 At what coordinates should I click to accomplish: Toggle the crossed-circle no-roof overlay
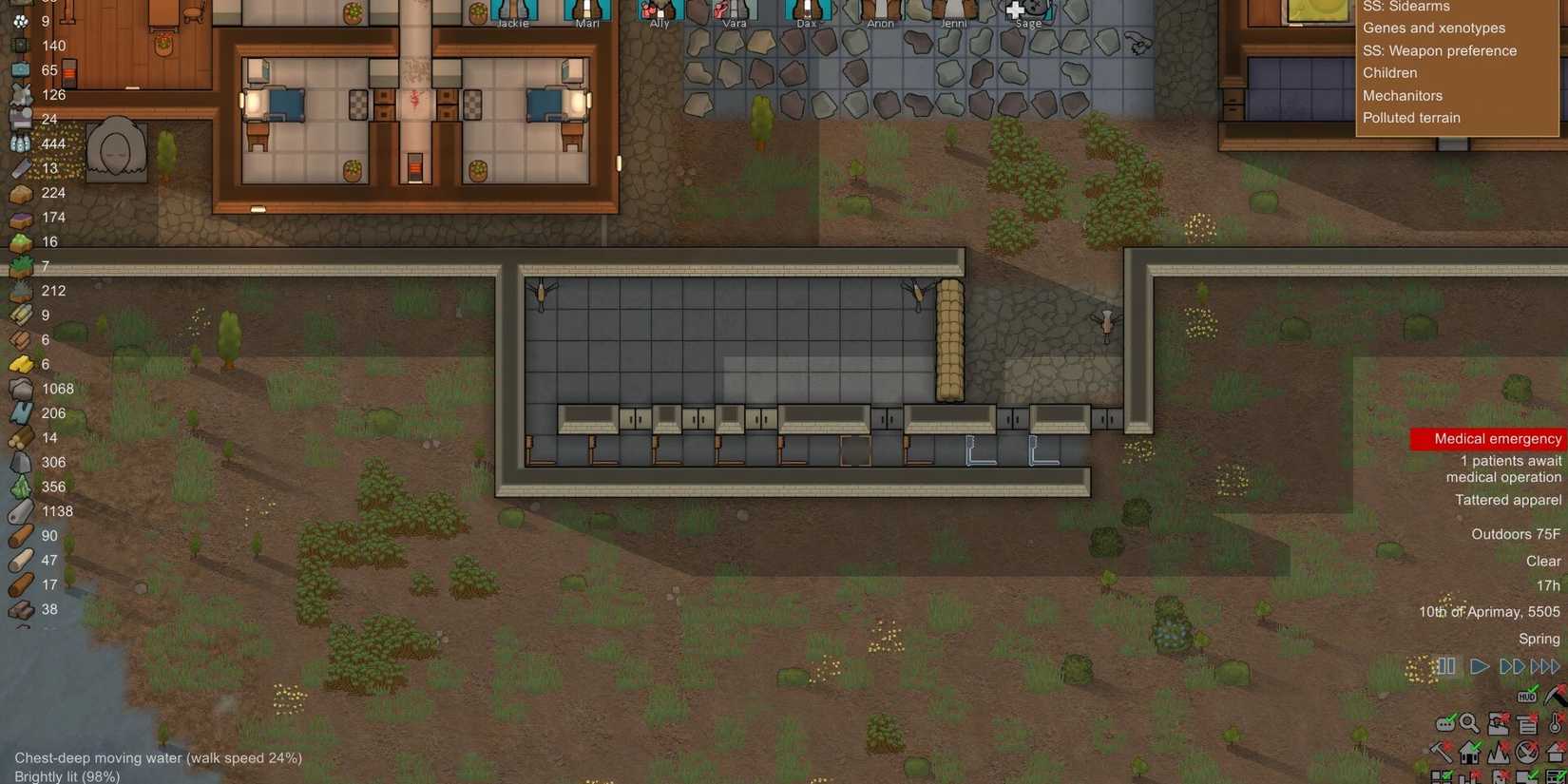(1525, 753)
